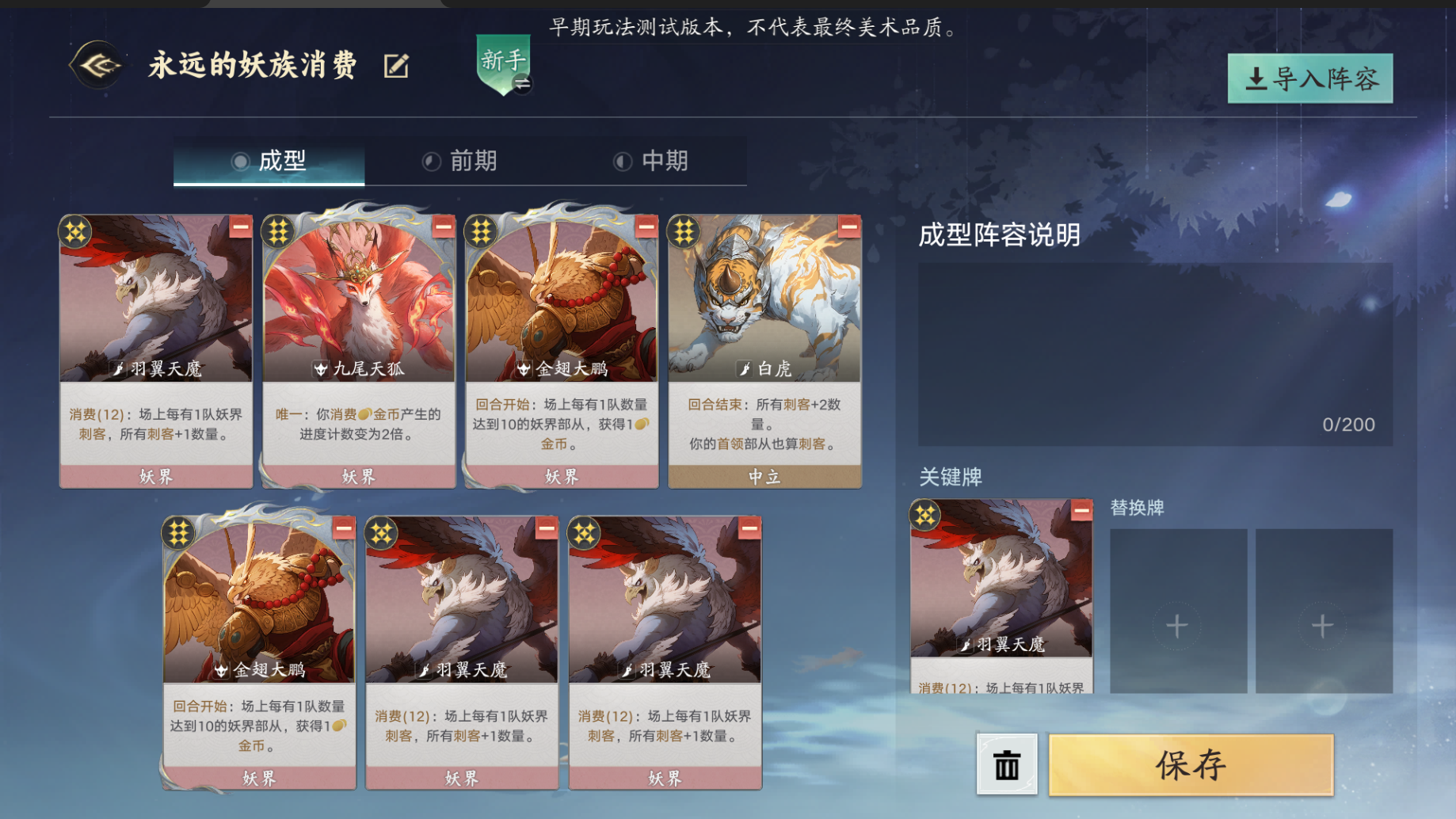Click the 导入阵容 import lineup button

pos(1309,78)
